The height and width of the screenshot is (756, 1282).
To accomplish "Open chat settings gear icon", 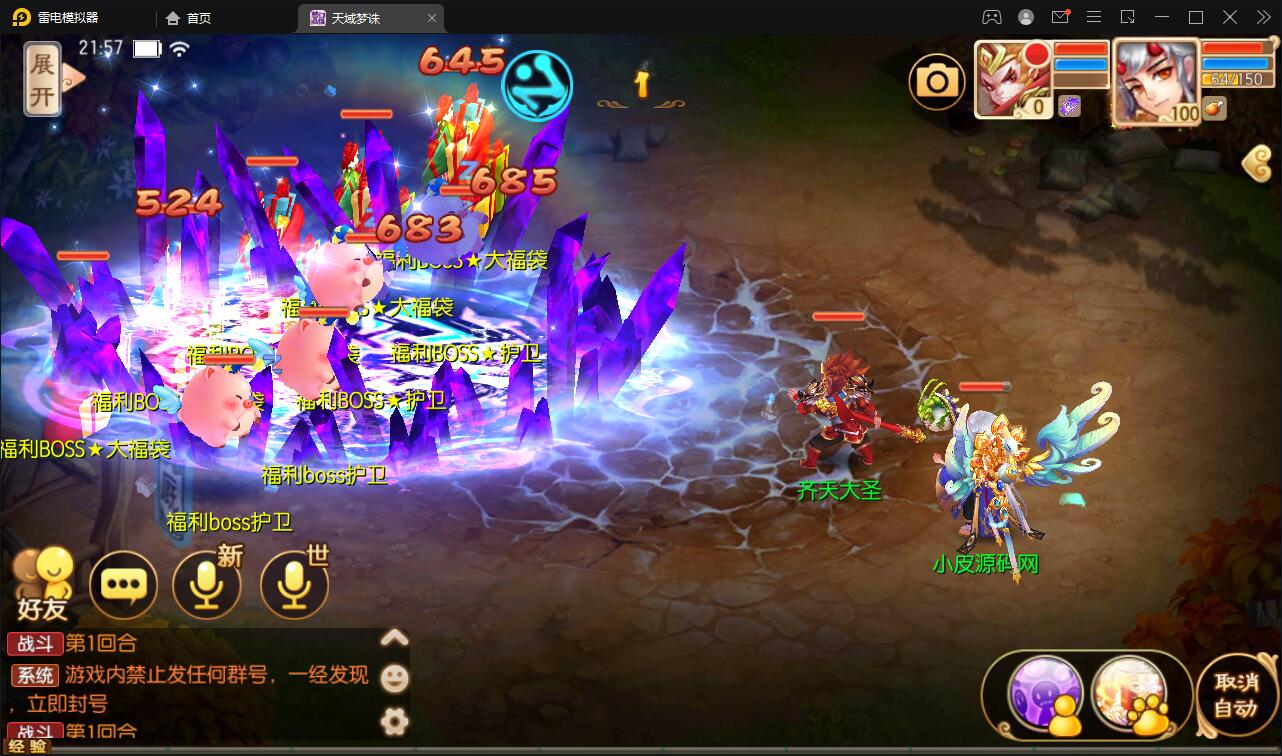I will [x=395, y=720].
